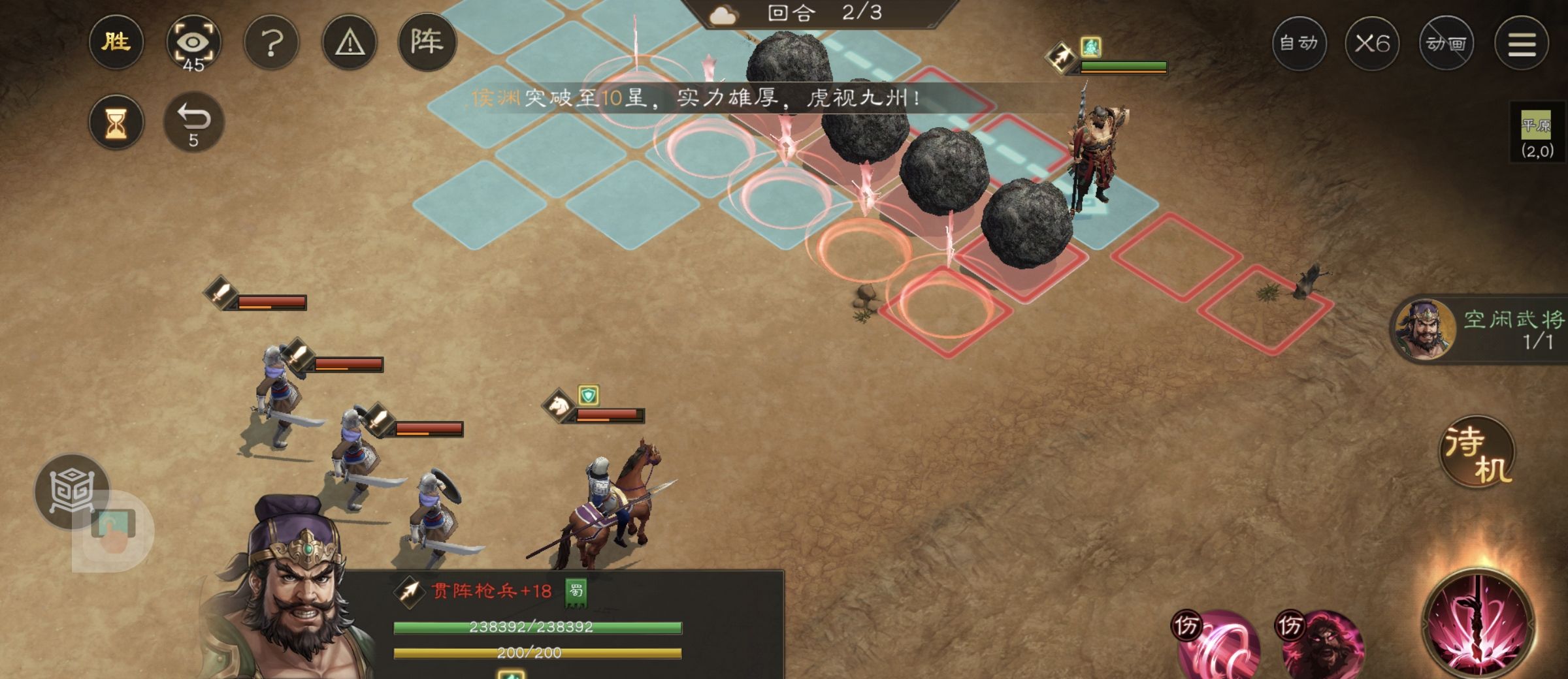This screenshot has width=1568, height=679.
Task: Open the question mark help button
Action: [x=271, y=44]
